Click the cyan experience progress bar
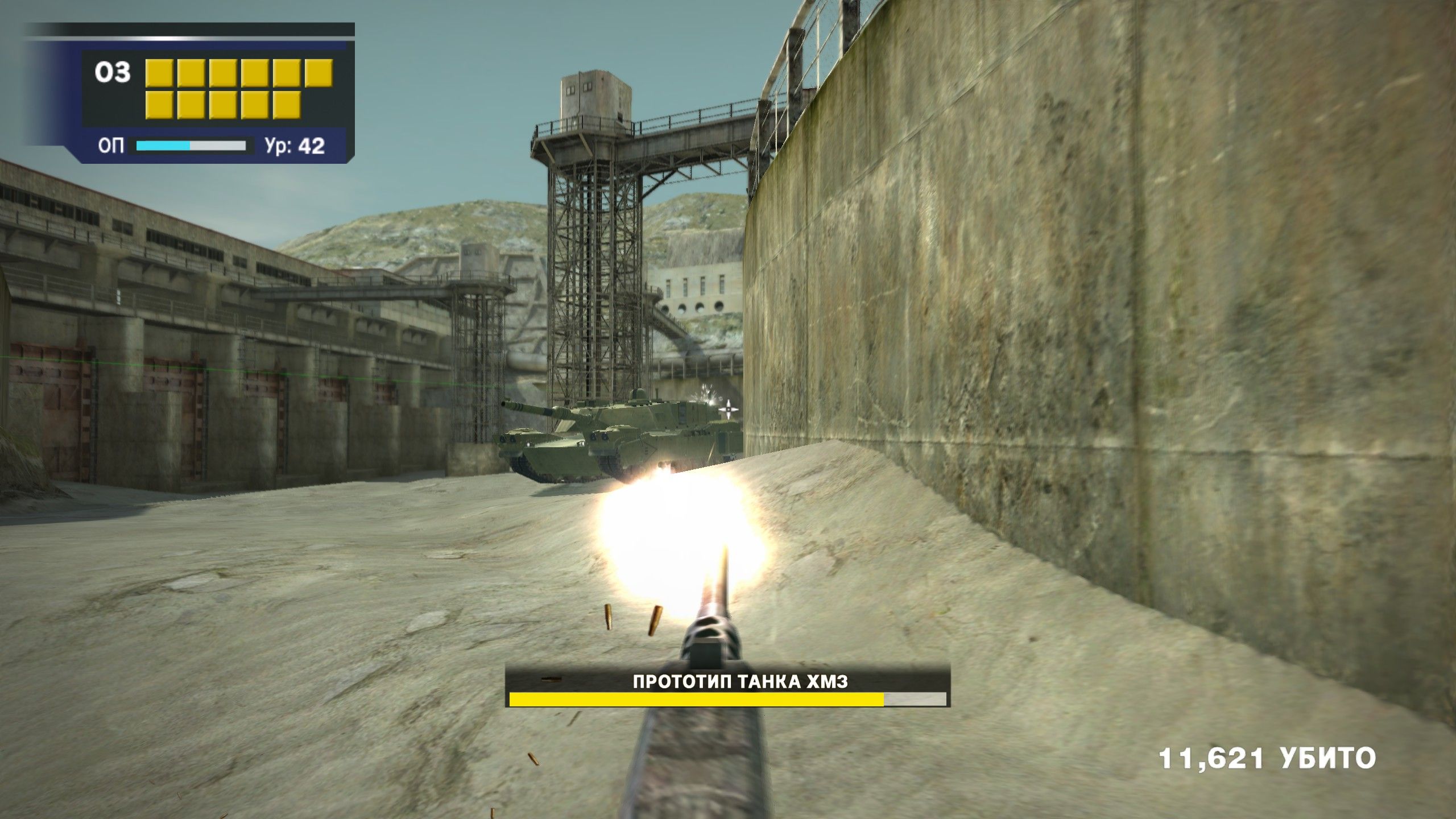Screen dimensions: 1456x819 (161, 147)
